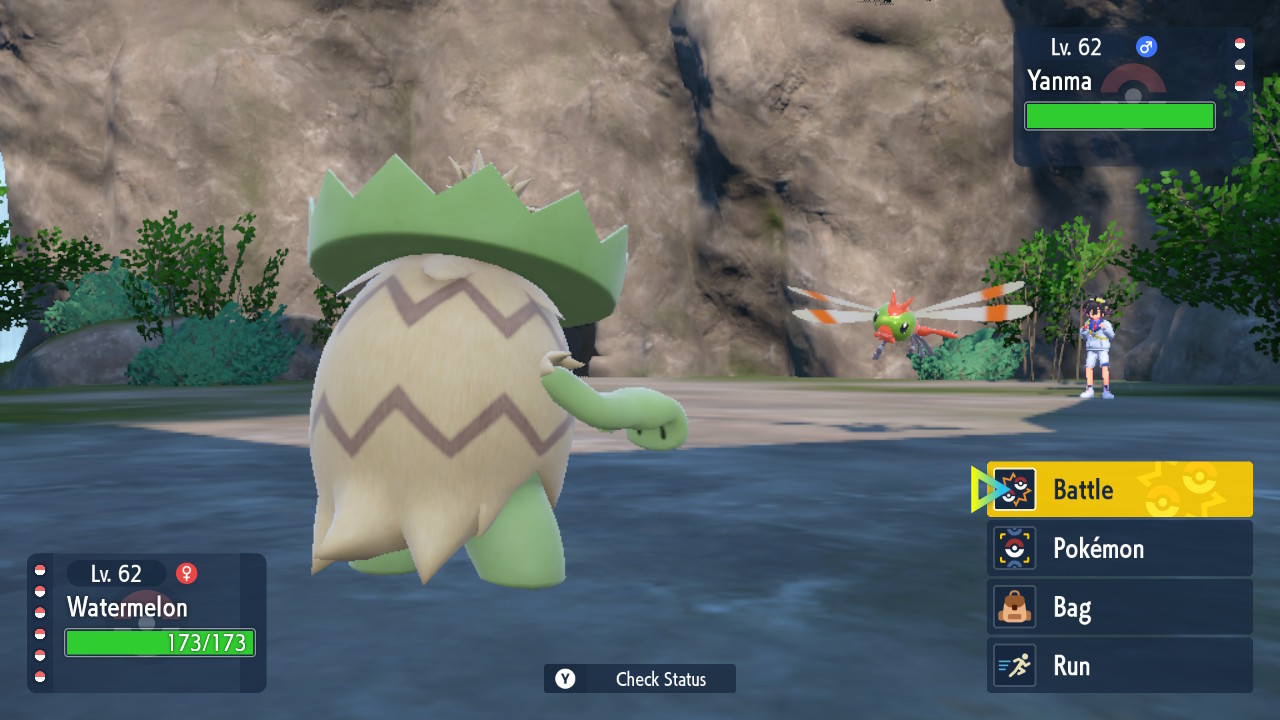Select the Battle command
The height and width of the screenshot is (720, 1280).
point(1119,490)
